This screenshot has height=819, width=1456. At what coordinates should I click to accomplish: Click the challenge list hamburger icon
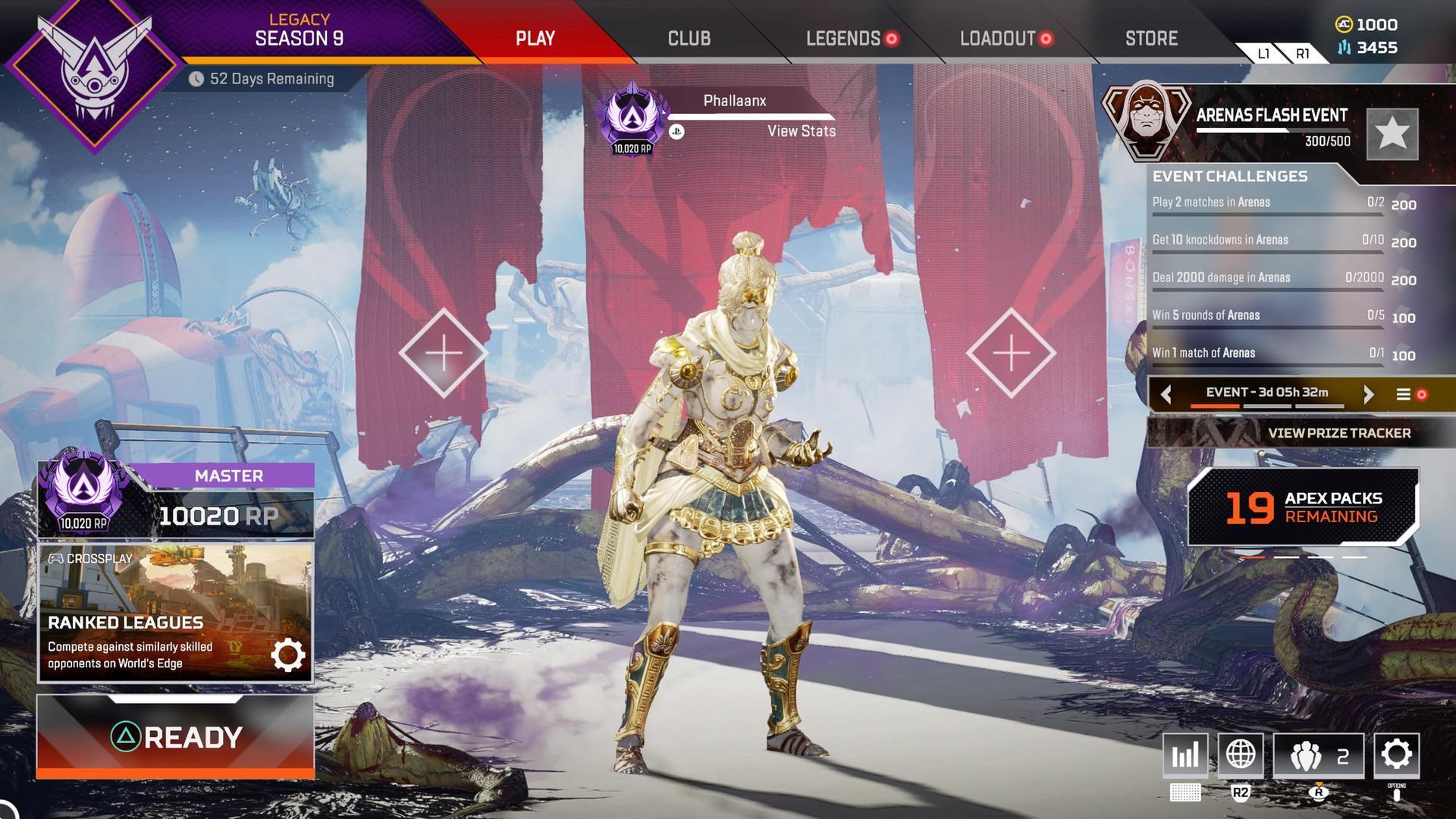pyautogui.click(x=1404, y=394)
